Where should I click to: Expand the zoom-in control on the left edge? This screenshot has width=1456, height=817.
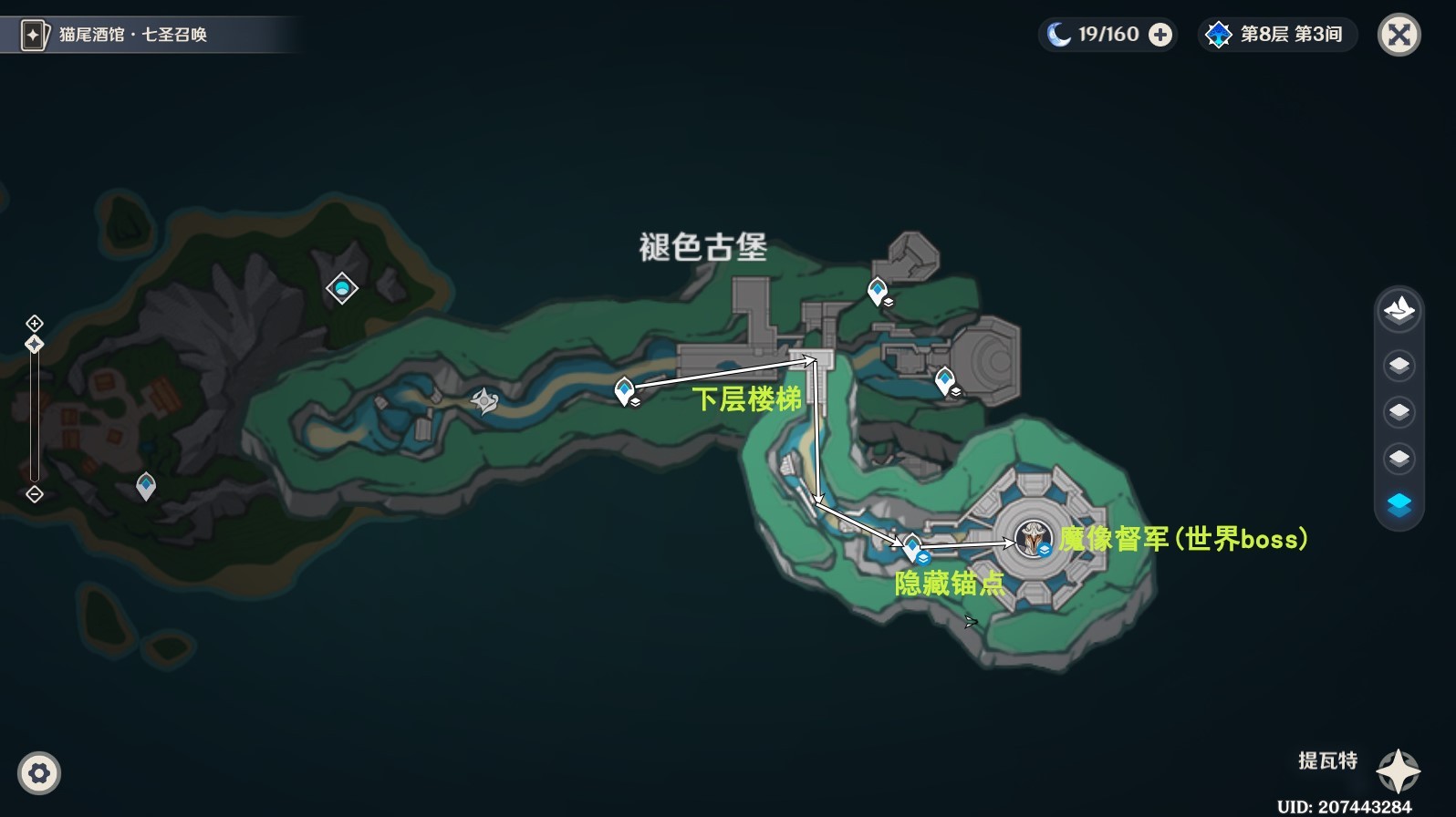click(x=34, y=323)
